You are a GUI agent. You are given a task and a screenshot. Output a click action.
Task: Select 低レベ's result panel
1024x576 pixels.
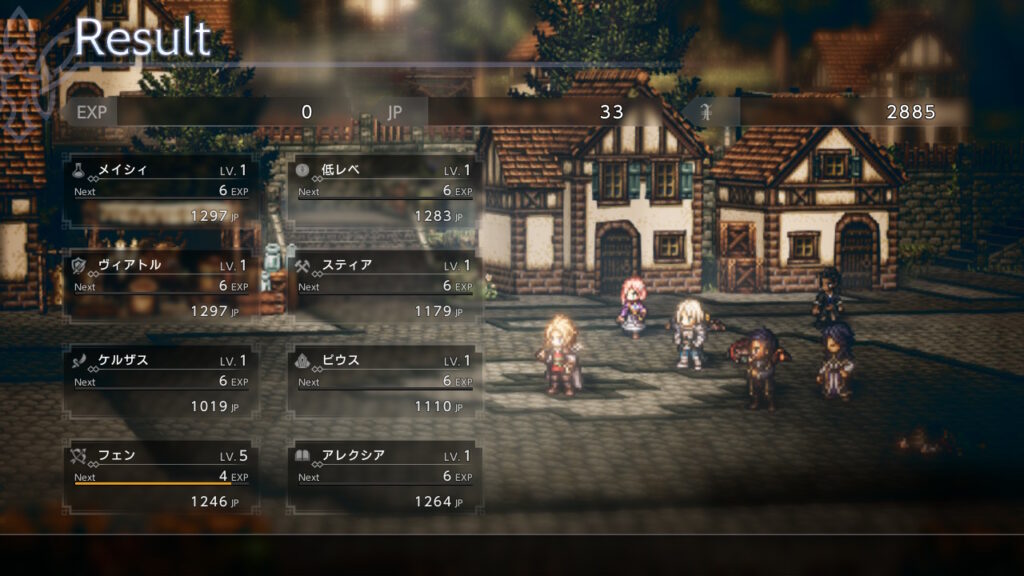click(x=384, y=192)
